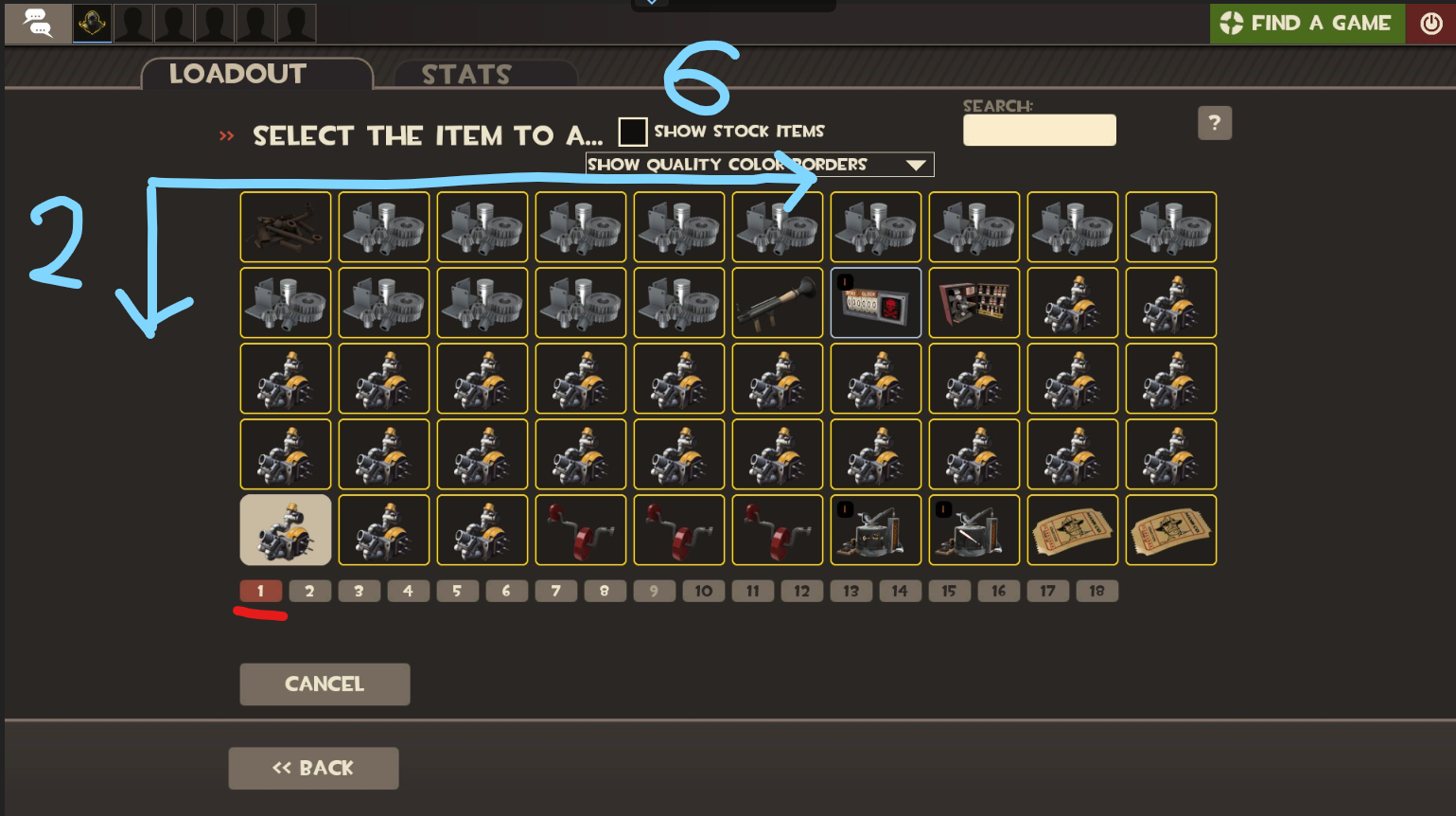Viewport: 1456px width, 816px height.
Task: Open the Chemistry Set item
Action: click(x=974, y=302)
